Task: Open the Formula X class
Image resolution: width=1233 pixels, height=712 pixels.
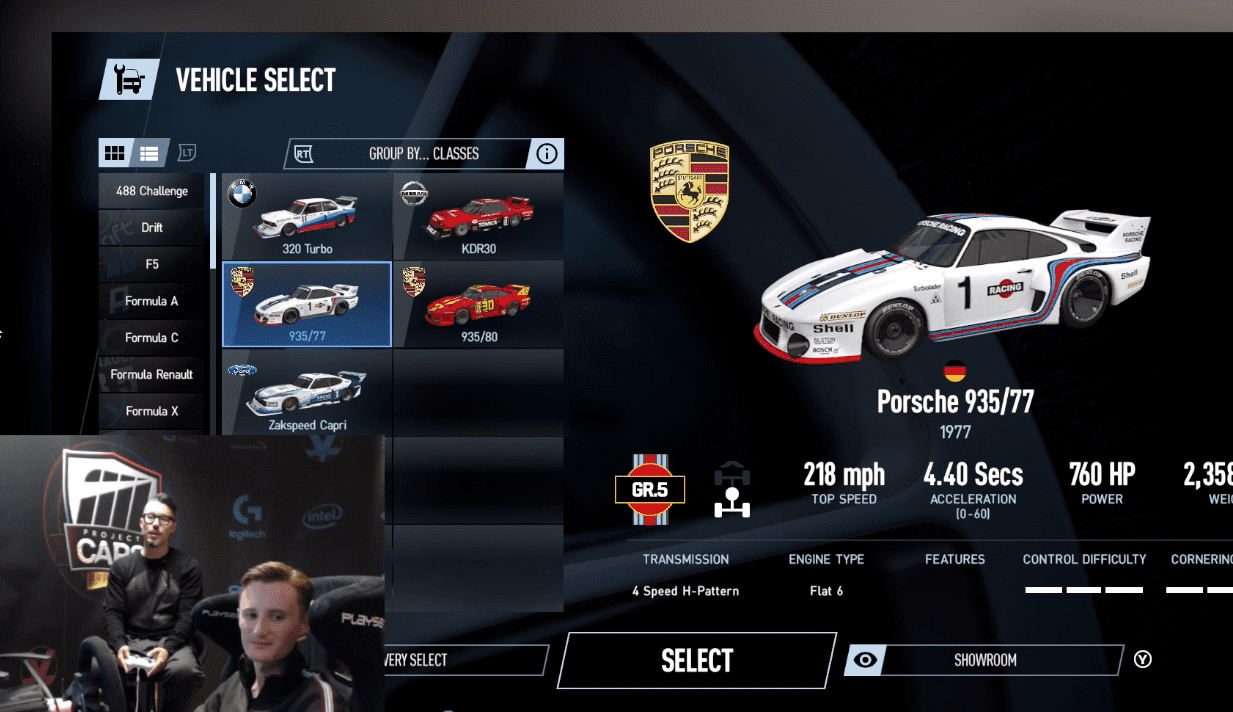Action: point(152,411)
